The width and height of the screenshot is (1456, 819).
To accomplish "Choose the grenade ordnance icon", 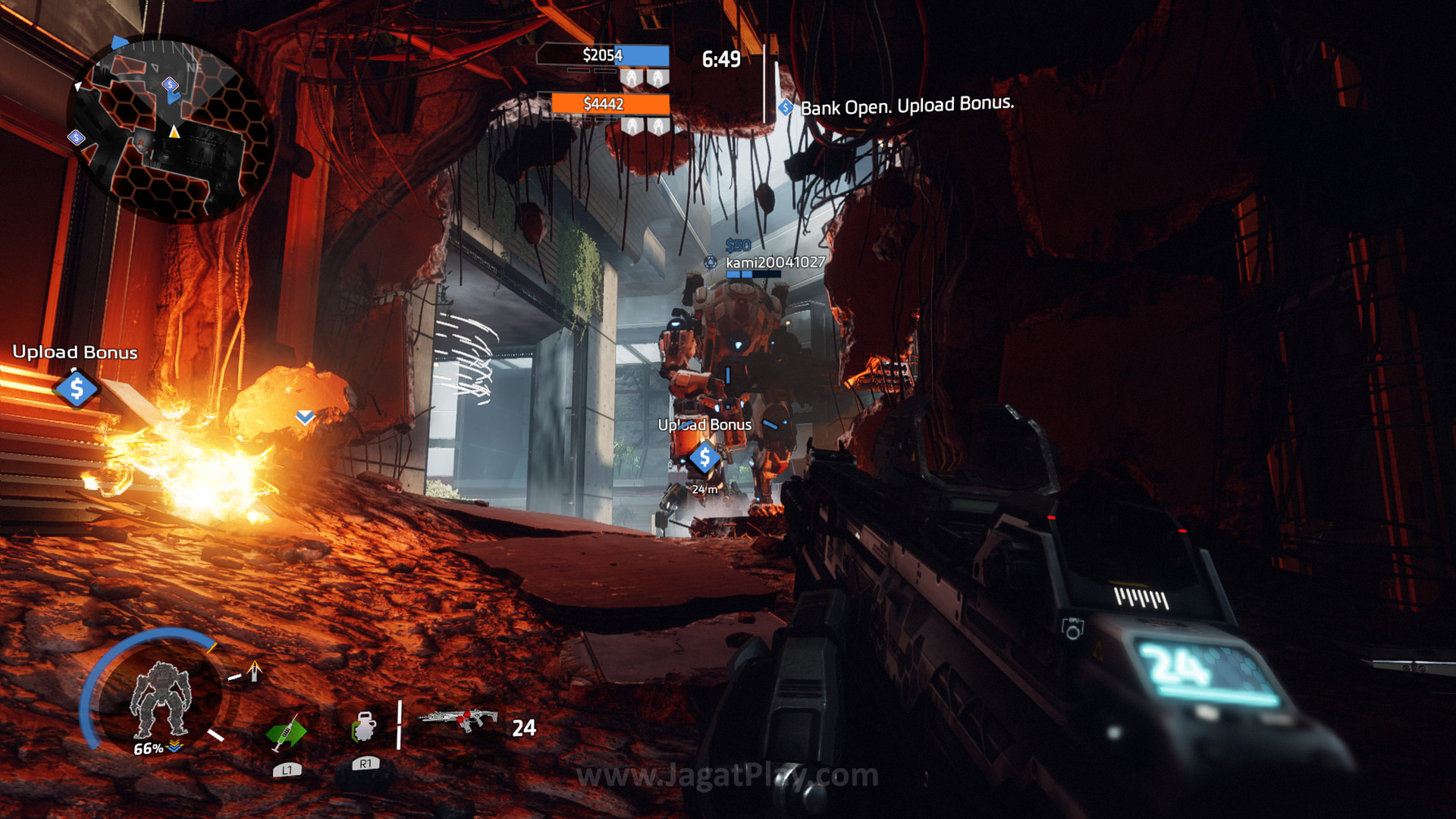I will tap(365, 728).
